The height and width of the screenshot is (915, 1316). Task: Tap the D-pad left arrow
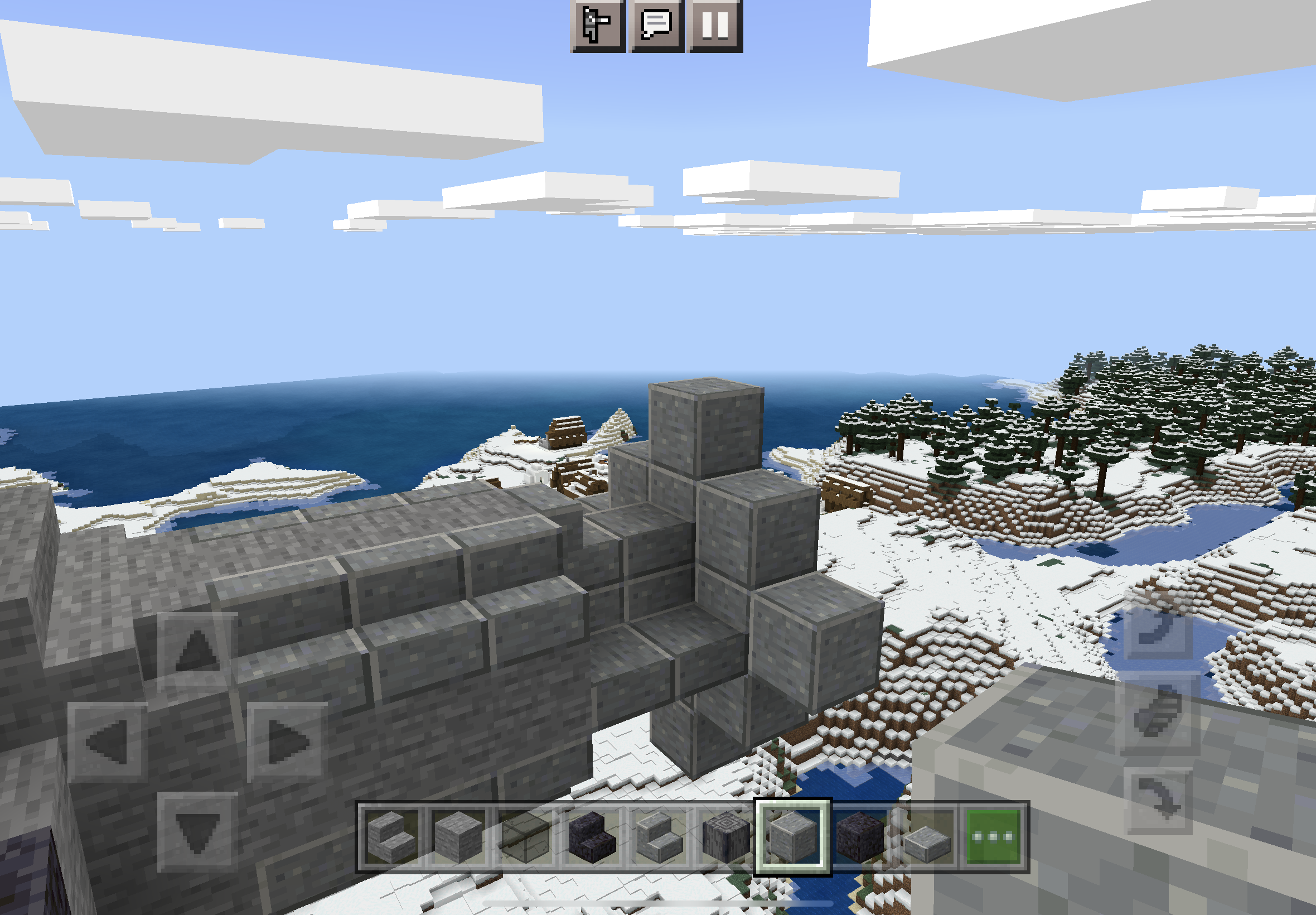pos(108,741)
